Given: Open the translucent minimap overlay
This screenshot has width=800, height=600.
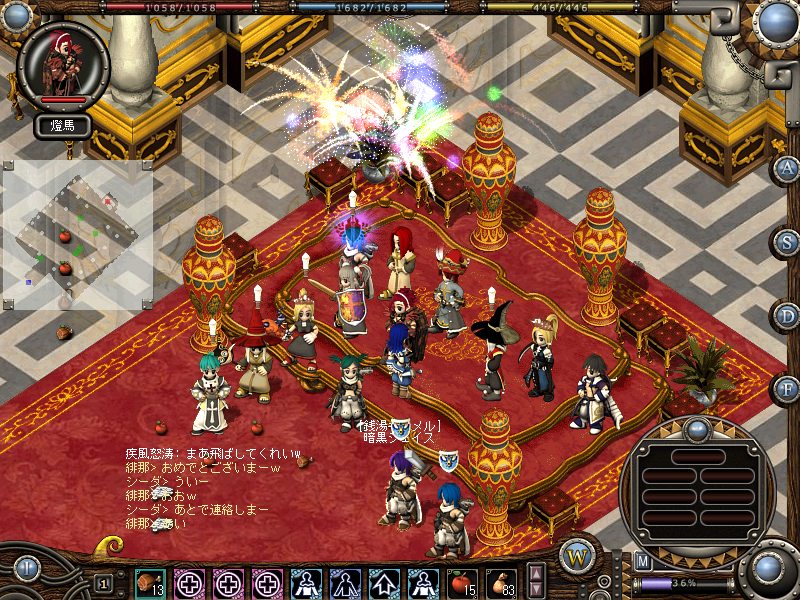Looking at the screenshot, I should click(x=77, y=237).
